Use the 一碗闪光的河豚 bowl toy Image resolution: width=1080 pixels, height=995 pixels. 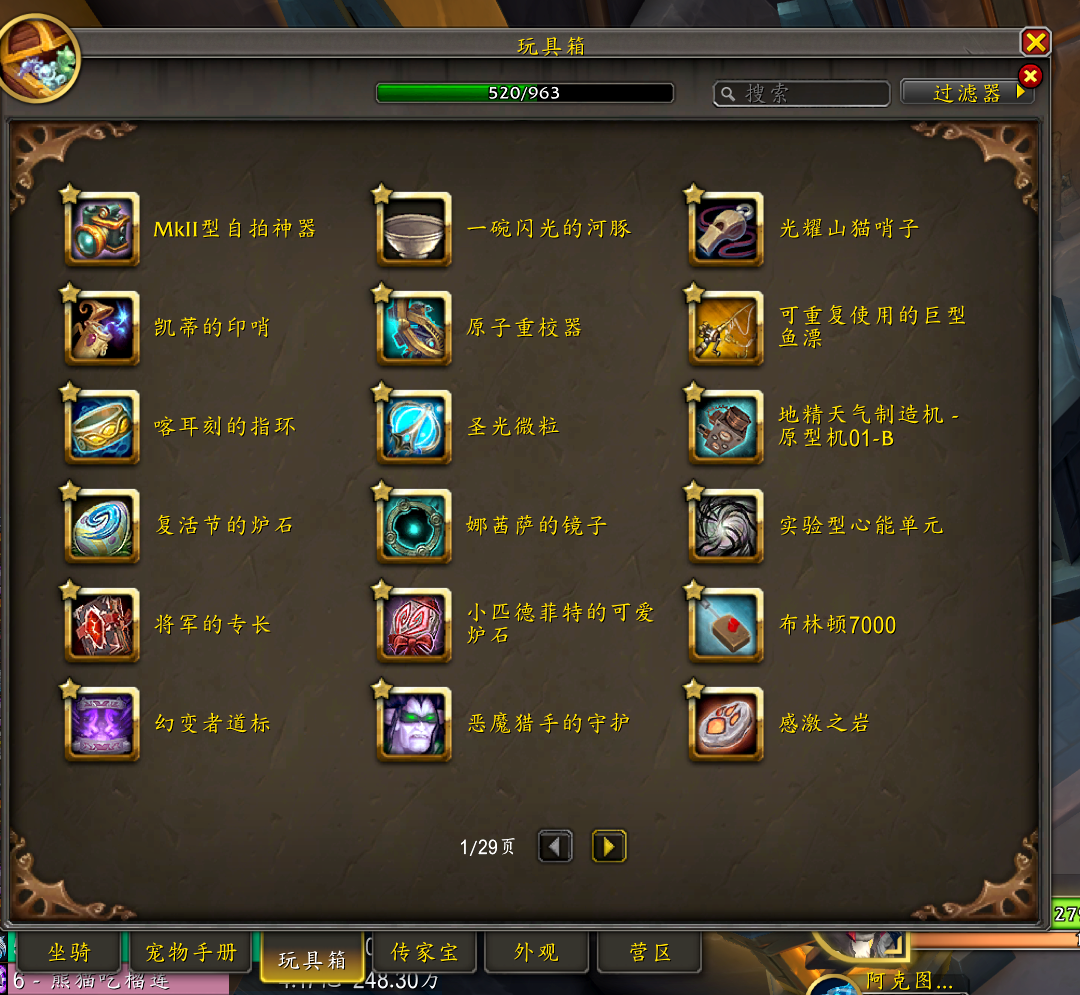point(414,229)
